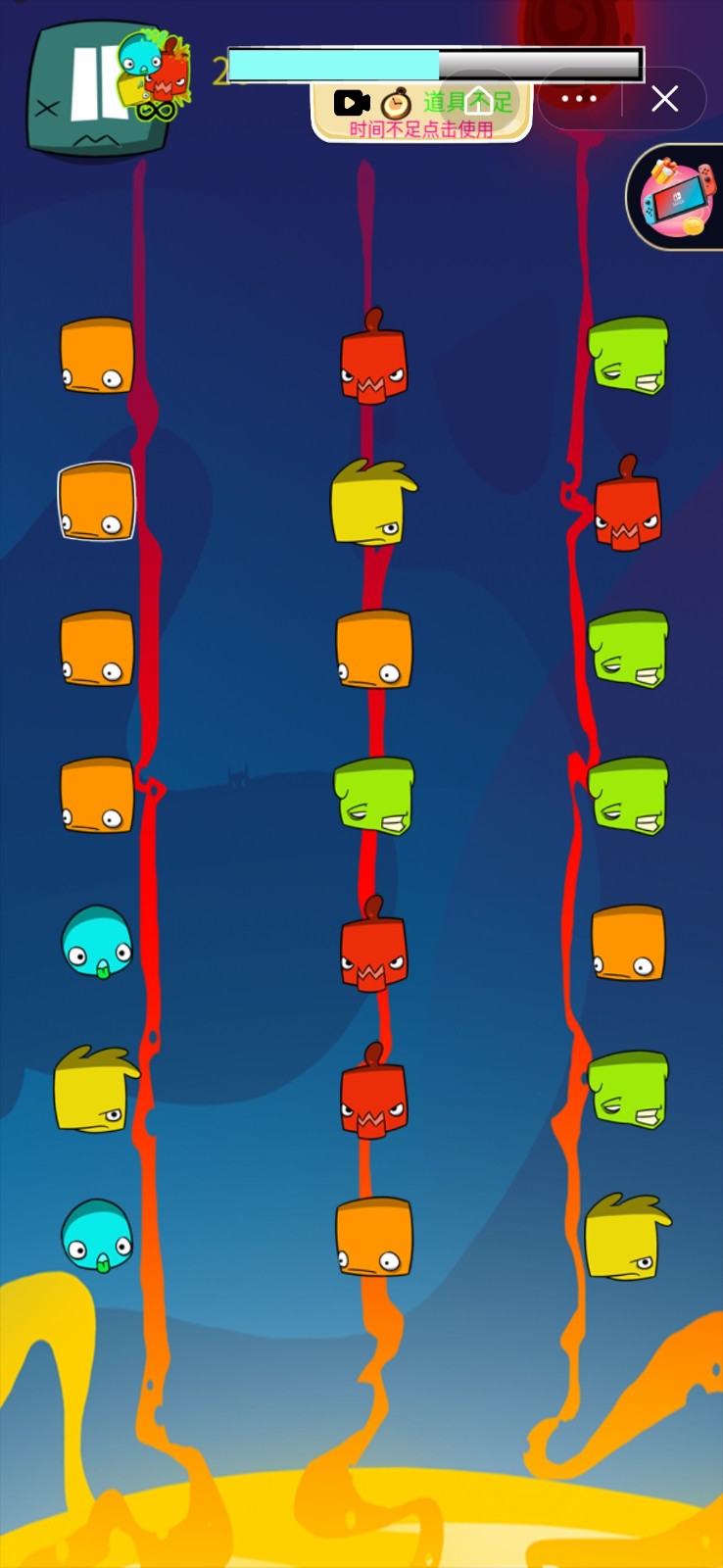Screen dimensions: 723x1568
Task: Use the extra time clock item
Action: [397, 103]
